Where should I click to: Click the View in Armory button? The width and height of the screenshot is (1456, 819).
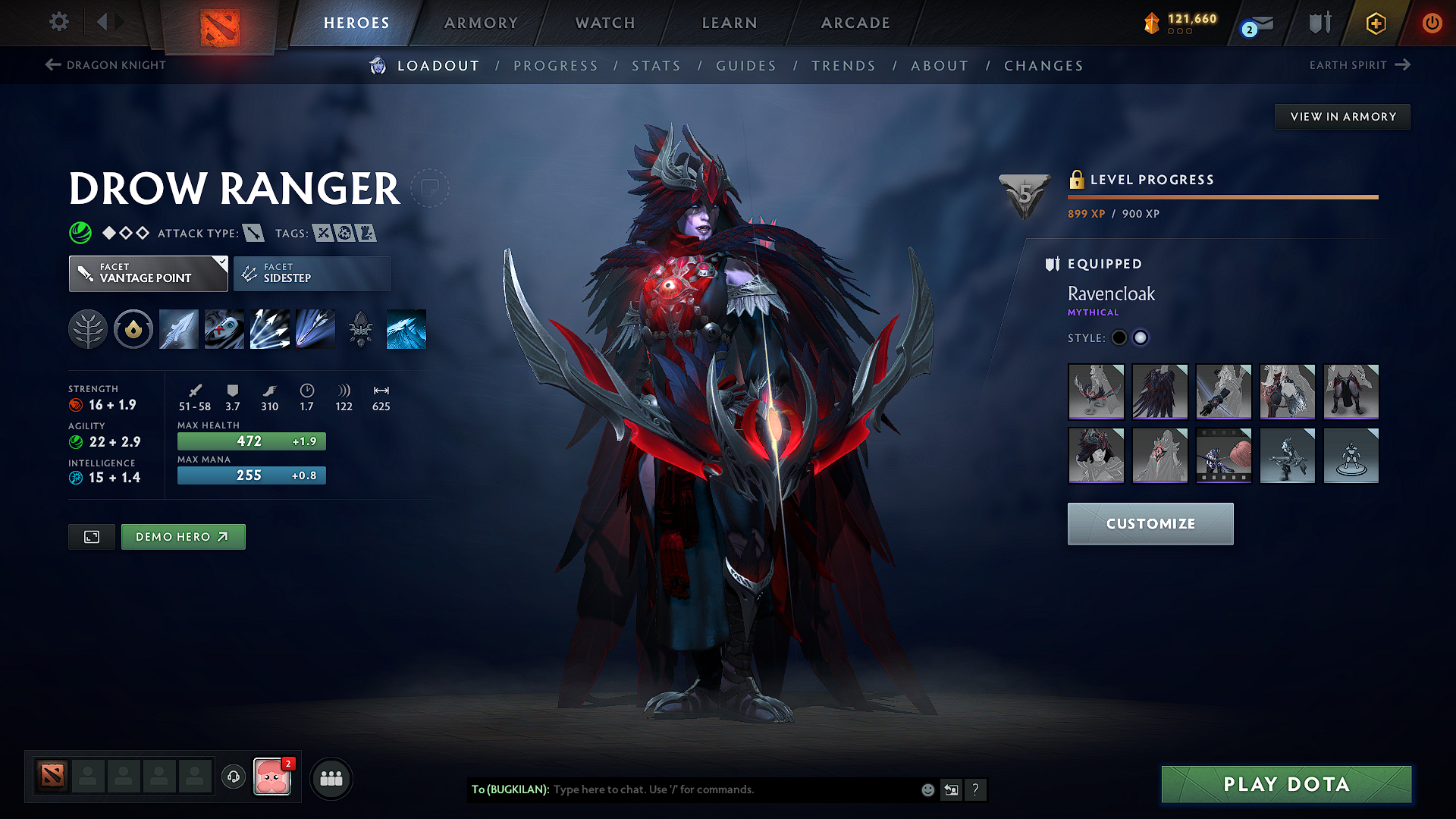pos(1341,116)
